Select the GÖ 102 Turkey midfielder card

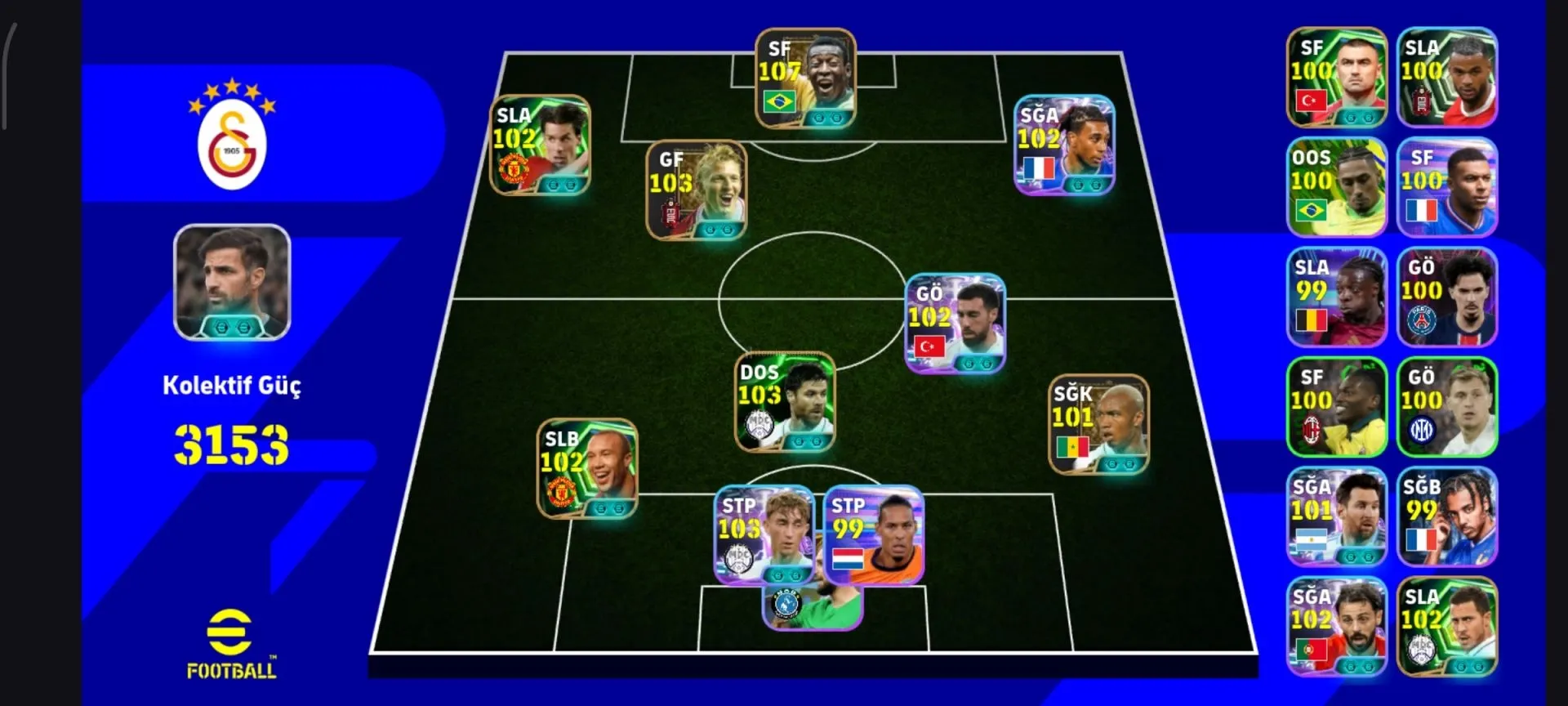955,324
